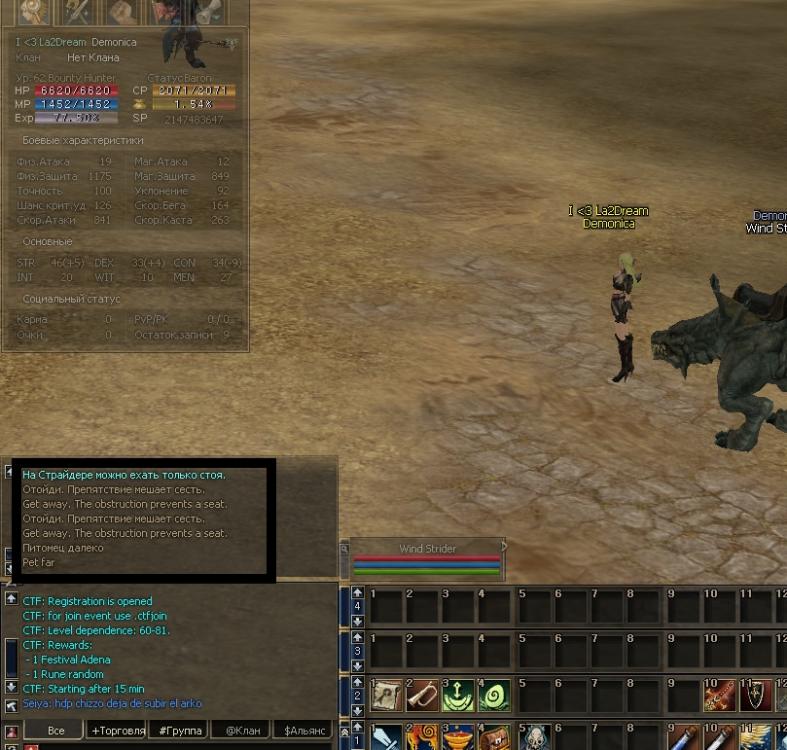Activate the horn skill in hotbar 2
This screenshot has width=787, height=750.
[x=423, y=696]
